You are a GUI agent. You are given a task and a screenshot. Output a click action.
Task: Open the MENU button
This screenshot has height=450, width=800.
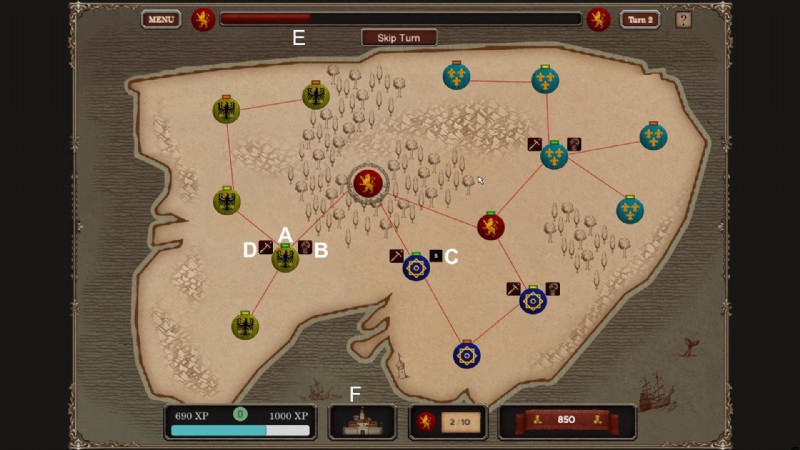click(160, 19)
